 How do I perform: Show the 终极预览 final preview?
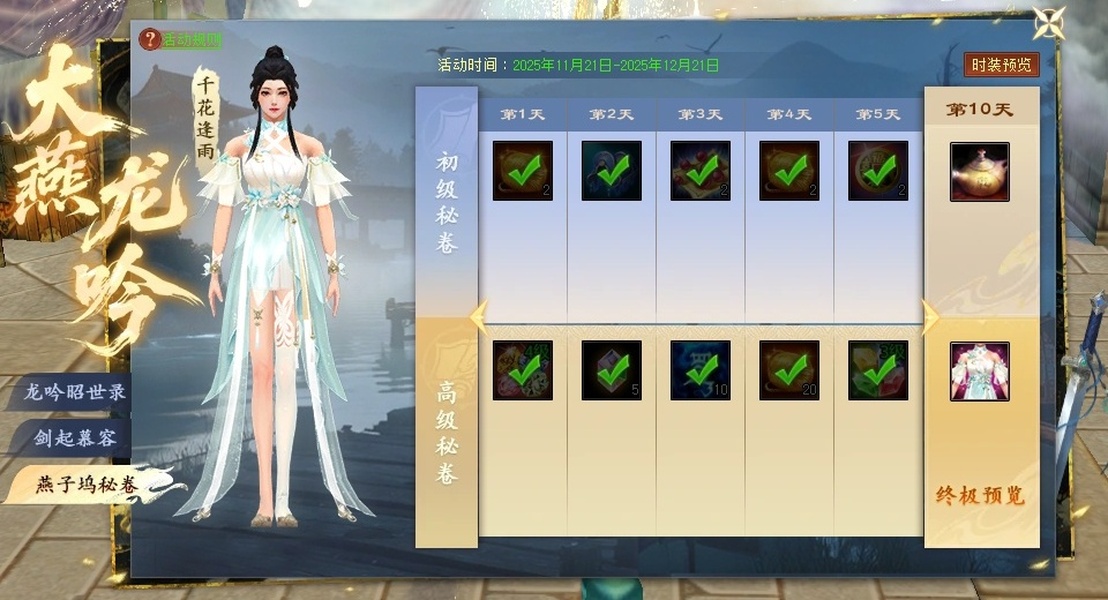tap(980, 496)
